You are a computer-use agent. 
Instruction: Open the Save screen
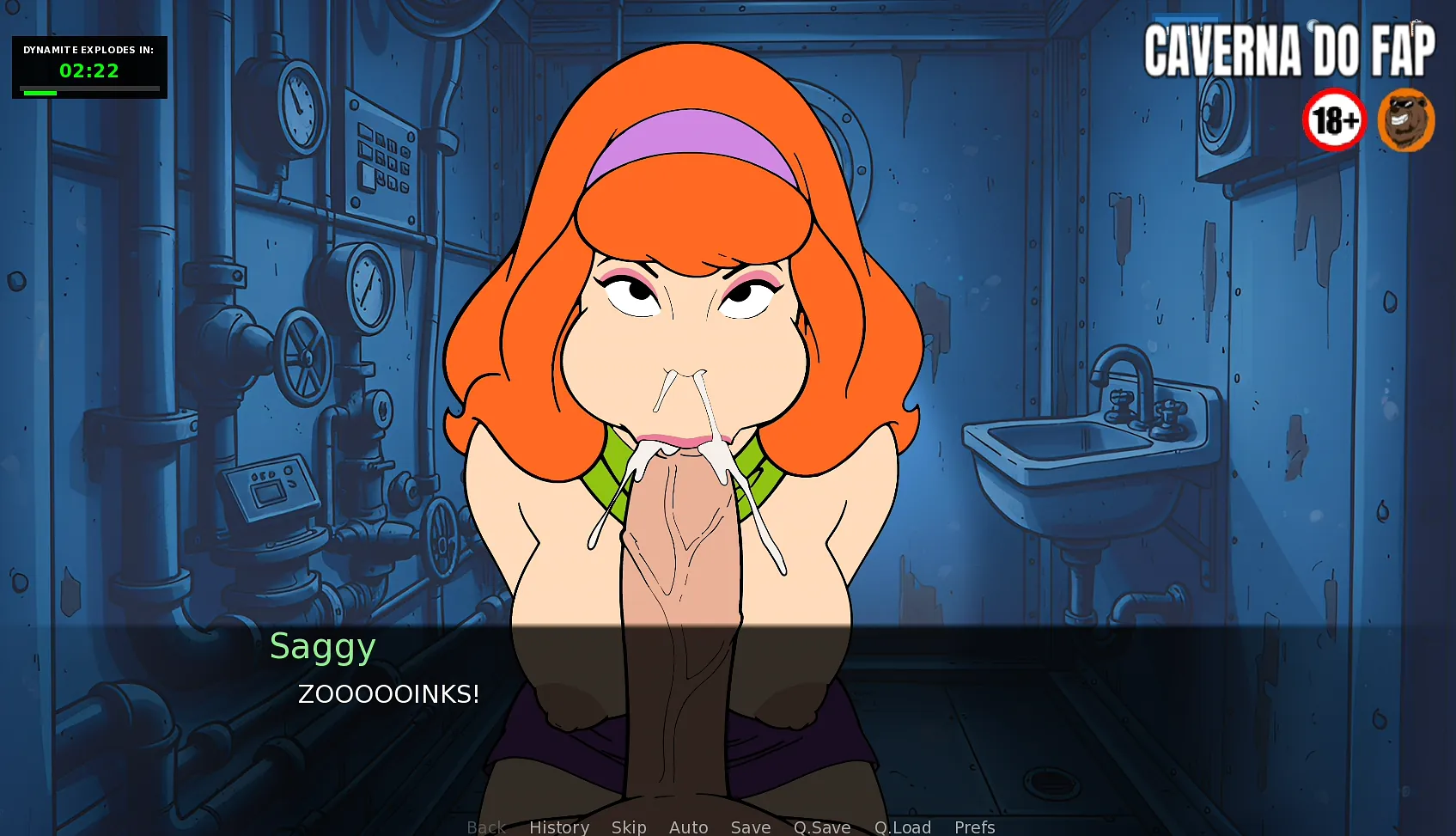[x=750, y=827]
